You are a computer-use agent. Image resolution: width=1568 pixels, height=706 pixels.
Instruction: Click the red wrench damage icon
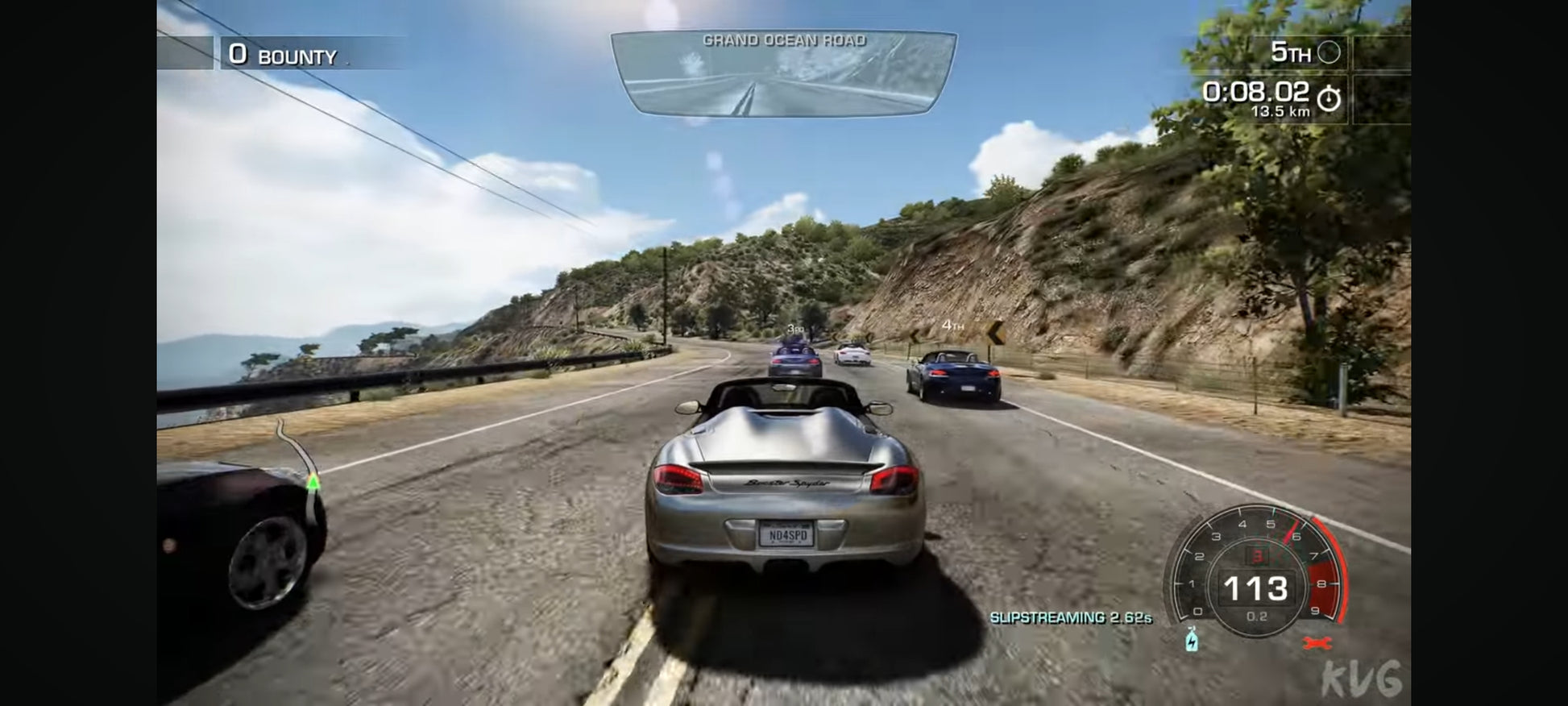tap(1317, 642)
